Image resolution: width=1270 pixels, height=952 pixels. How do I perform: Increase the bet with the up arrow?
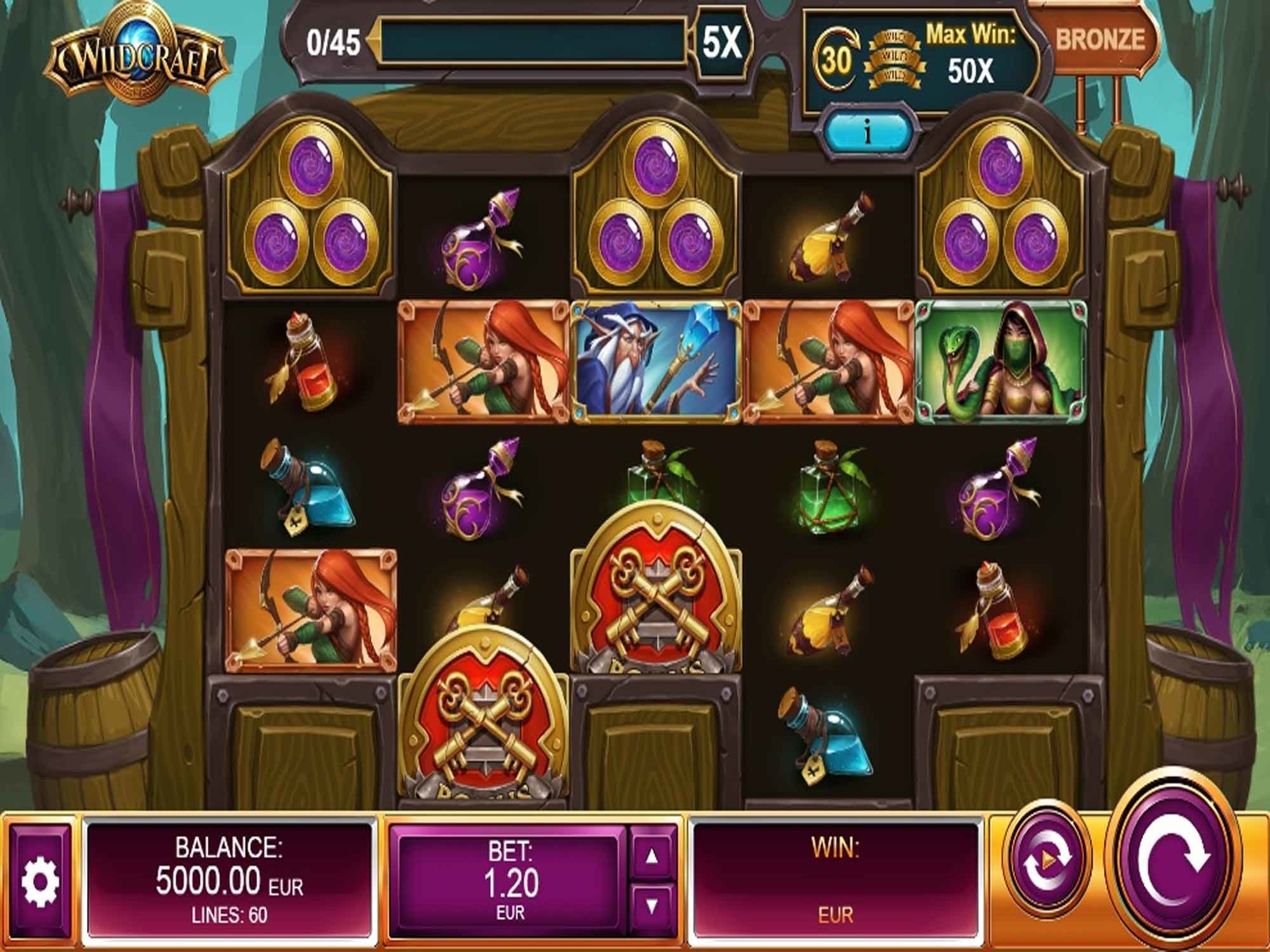pos(652,856)
